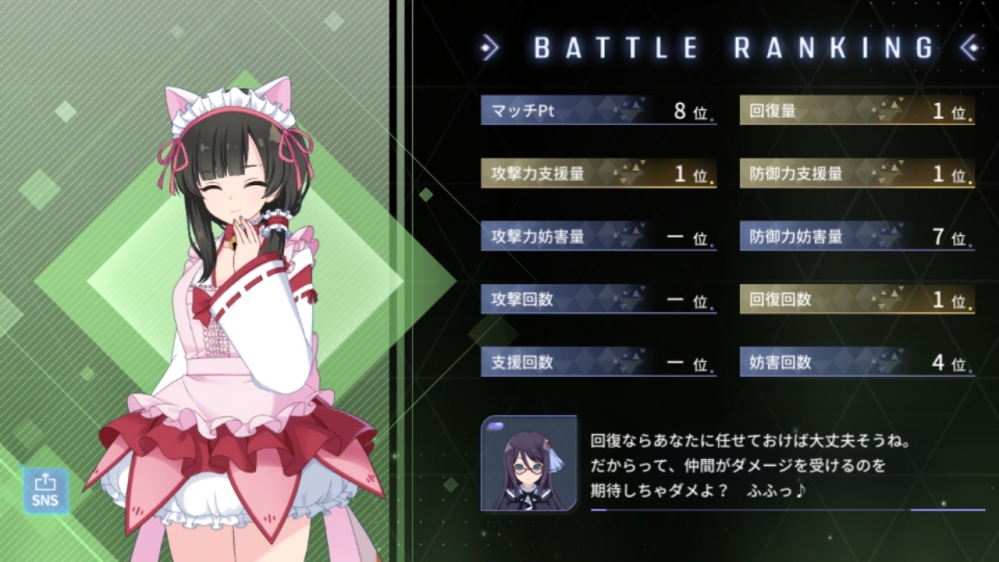
Task: Share results with the SNS button
Action: [x=45, y=491]
